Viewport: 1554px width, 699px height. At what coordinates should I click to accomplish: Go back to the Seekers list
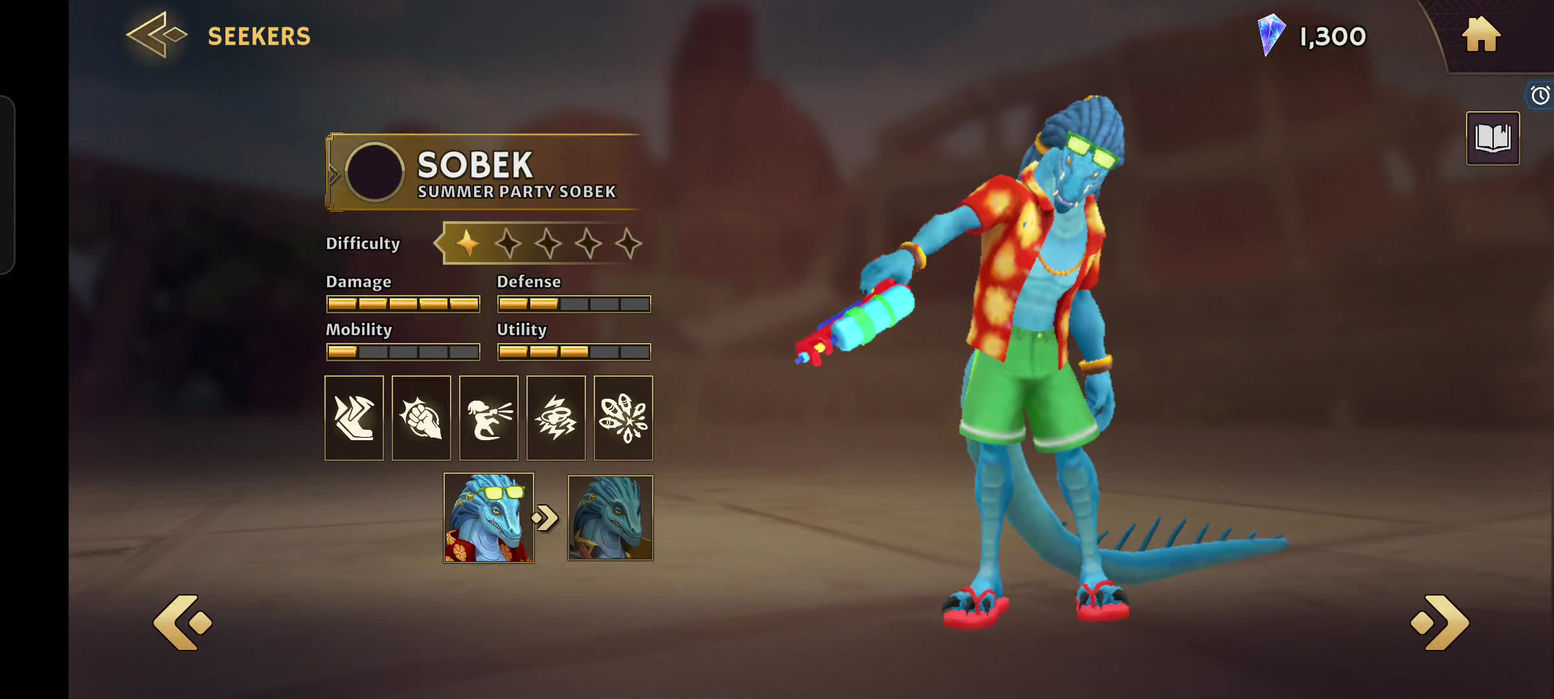[x=157, y=36]
